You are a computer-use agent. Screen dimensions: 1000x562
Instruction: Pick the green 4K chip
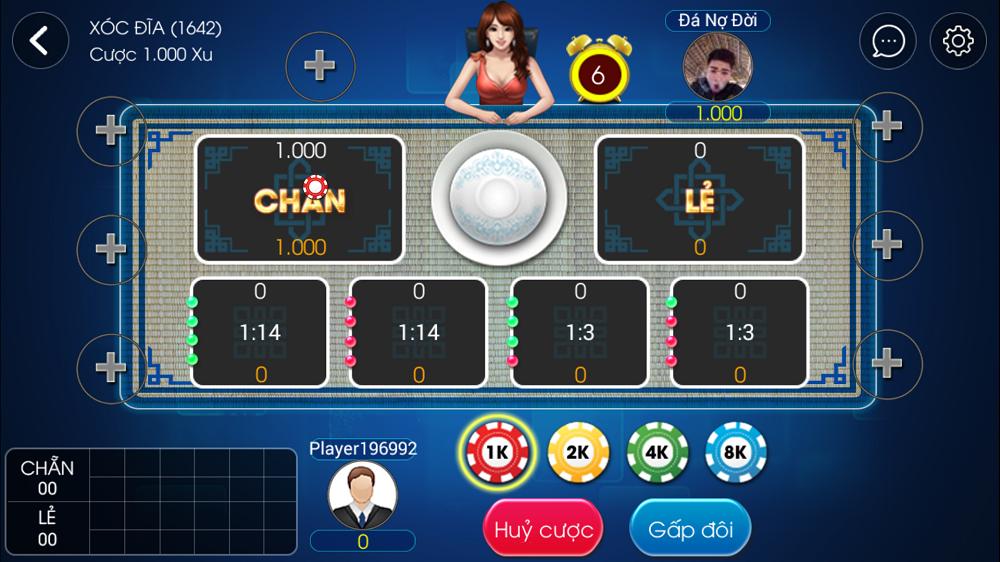tap(657, 452)
